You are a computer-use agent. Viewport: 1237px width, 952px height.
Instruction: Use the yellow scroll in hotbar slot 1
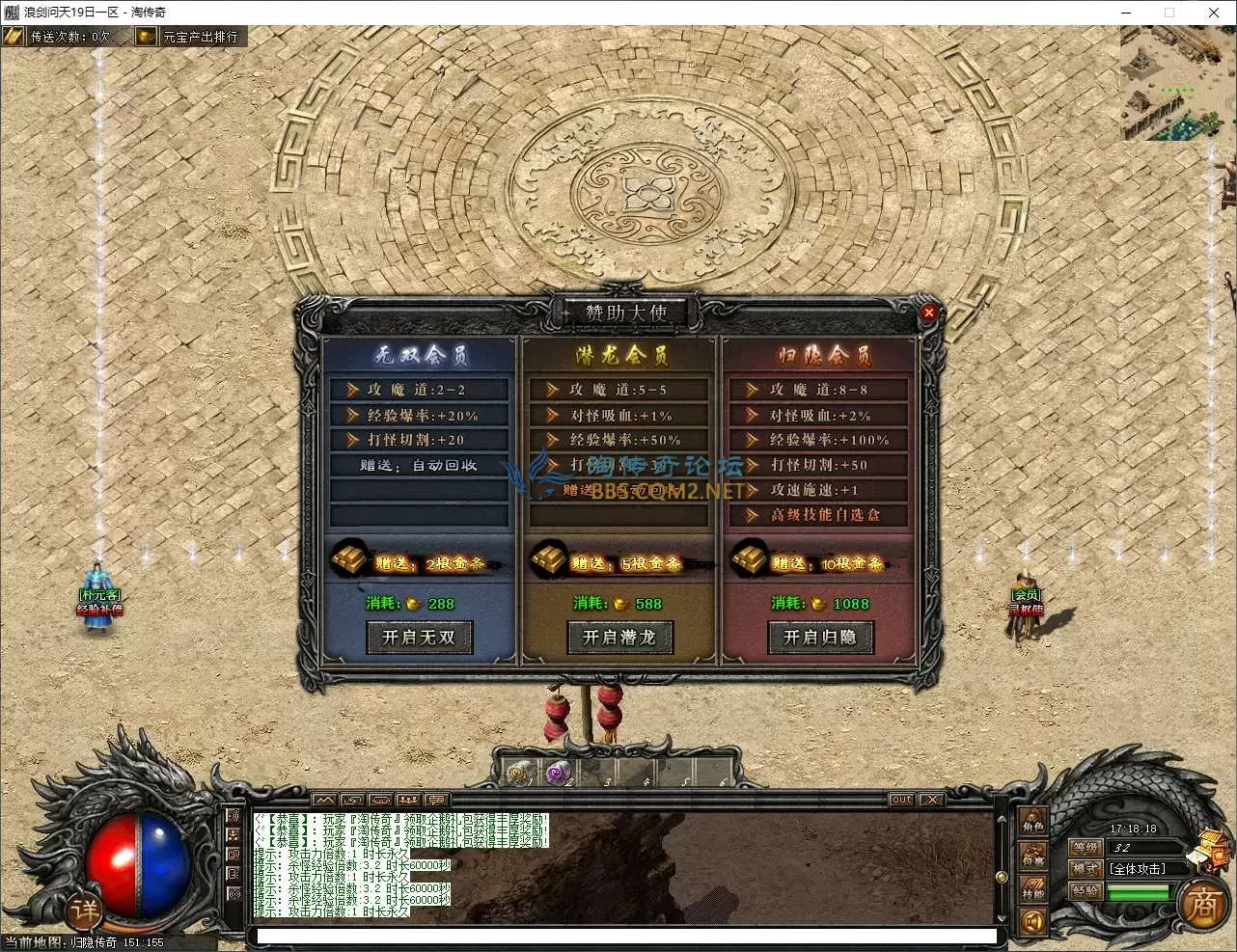[520, 773]
